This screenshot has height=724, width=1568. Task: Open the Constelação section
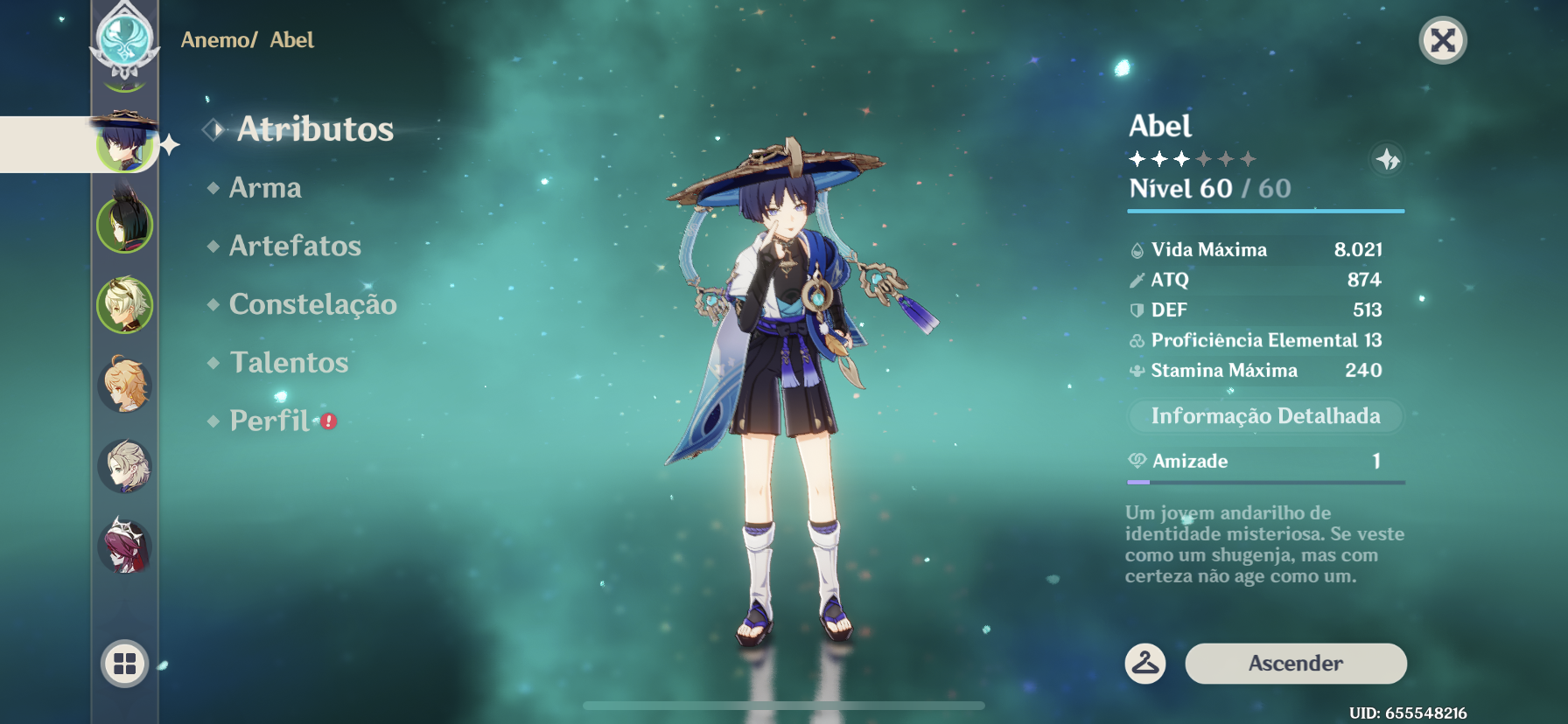tap(313, 304)
